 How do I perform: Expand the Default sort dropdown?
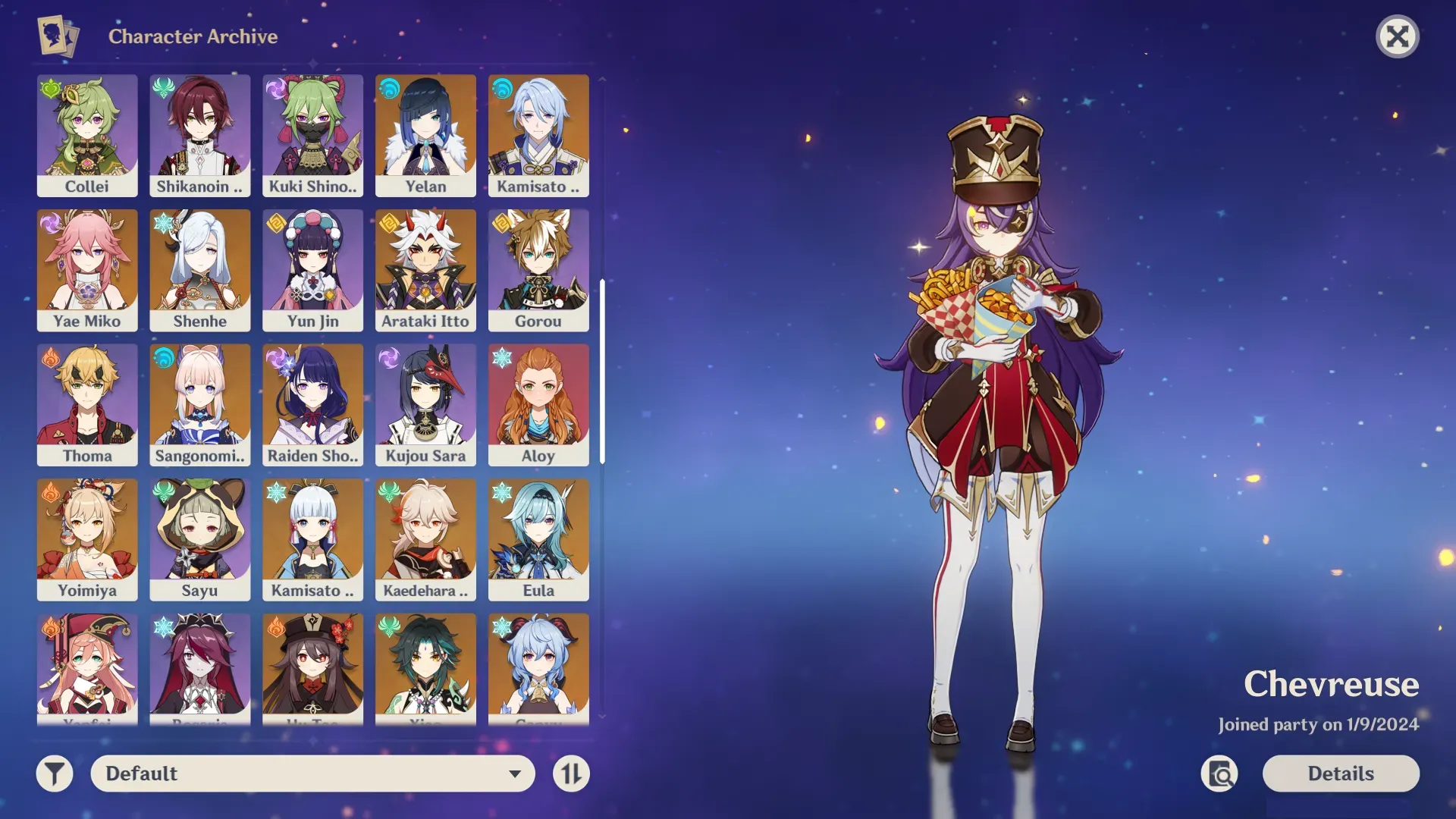click(x=312, y=773)
